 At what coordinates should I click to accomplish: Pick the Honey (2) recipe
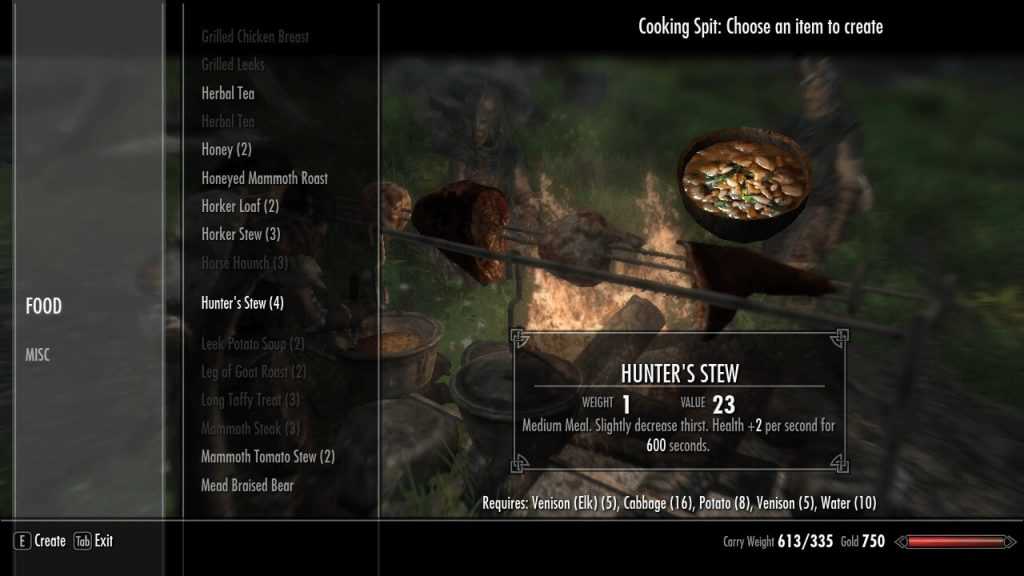(x=226, y=149)
